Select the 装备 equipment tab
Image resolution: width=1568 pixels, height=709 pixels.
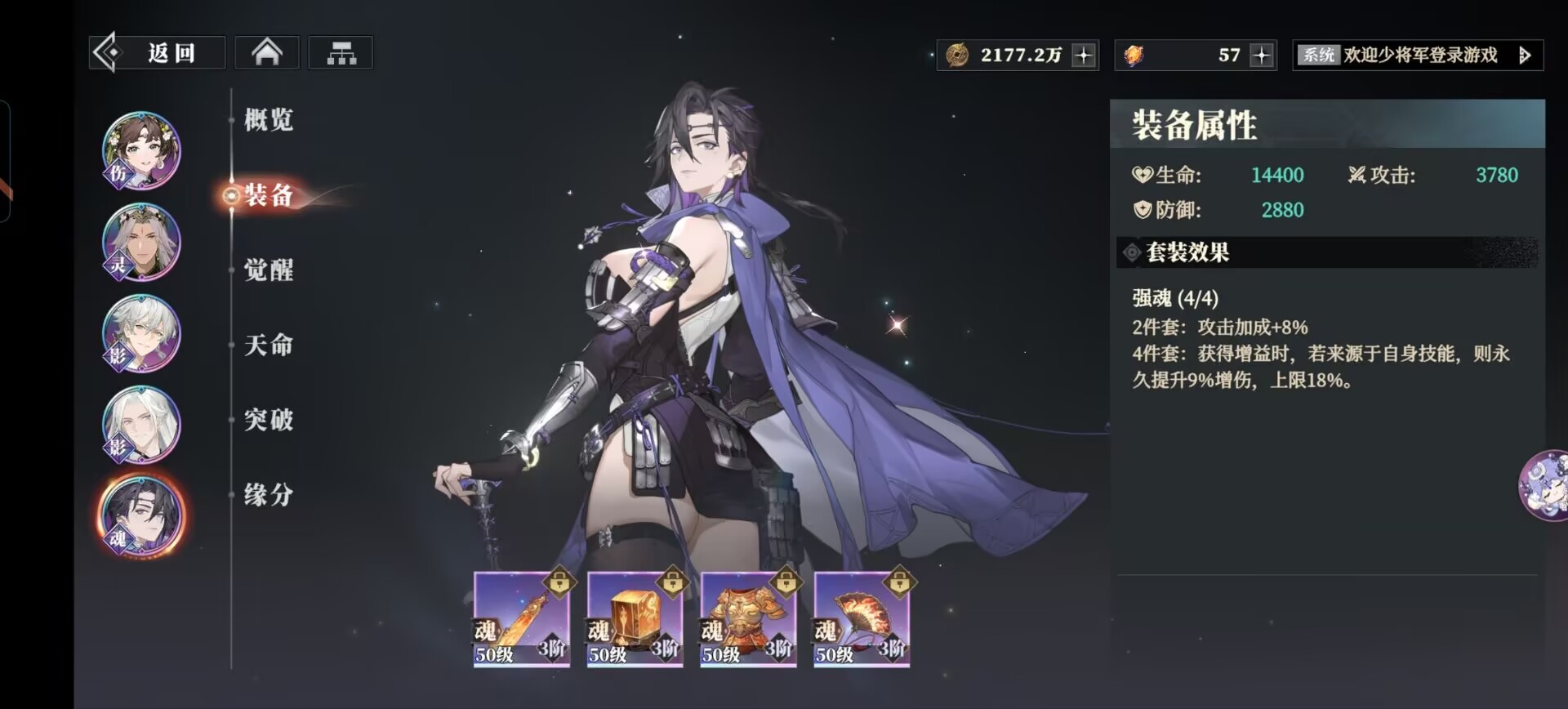[269, 195]
